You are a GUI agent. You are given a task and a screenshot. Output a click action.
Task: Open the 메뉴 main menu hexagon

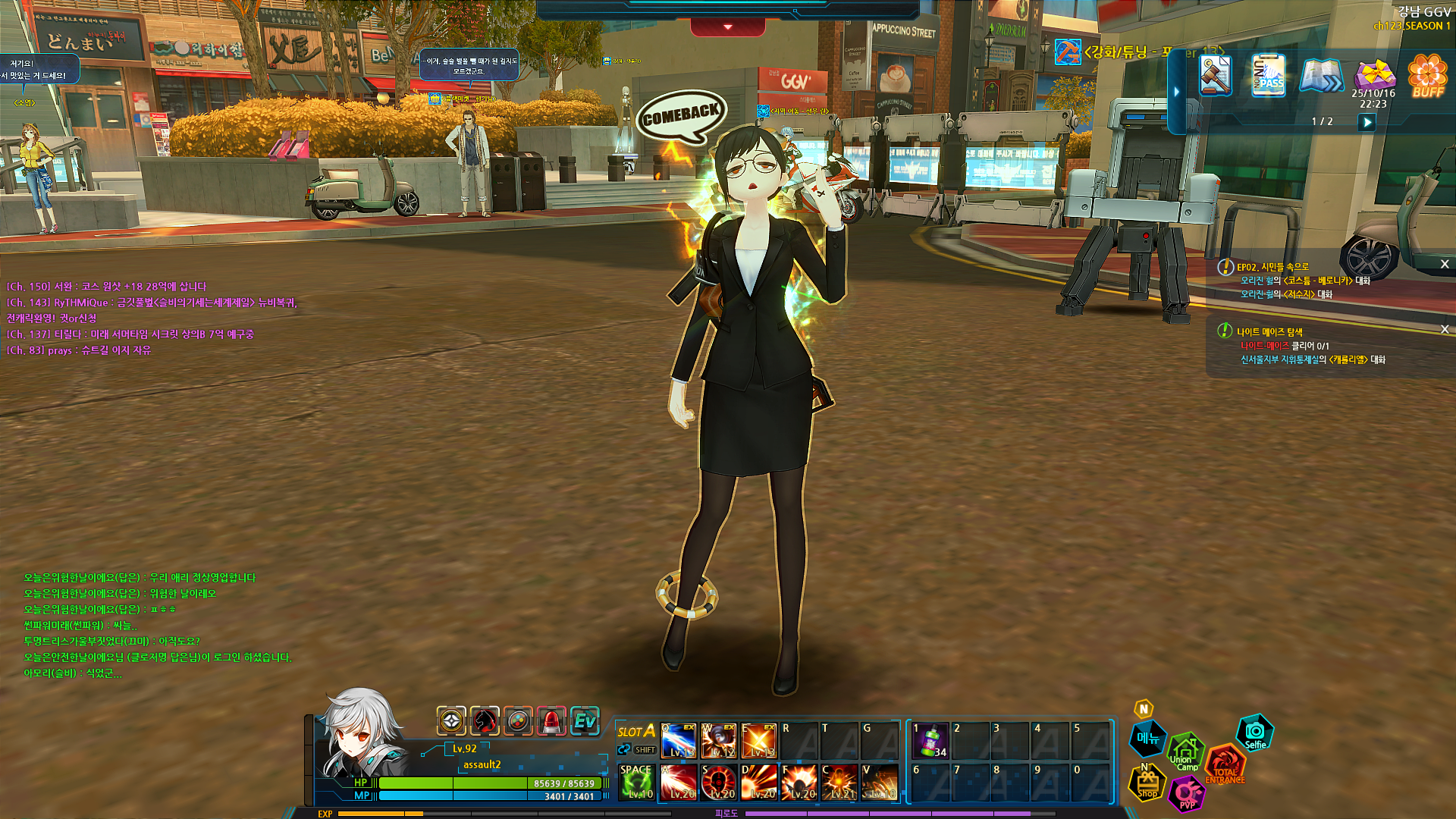click(x=1147, y=739)
